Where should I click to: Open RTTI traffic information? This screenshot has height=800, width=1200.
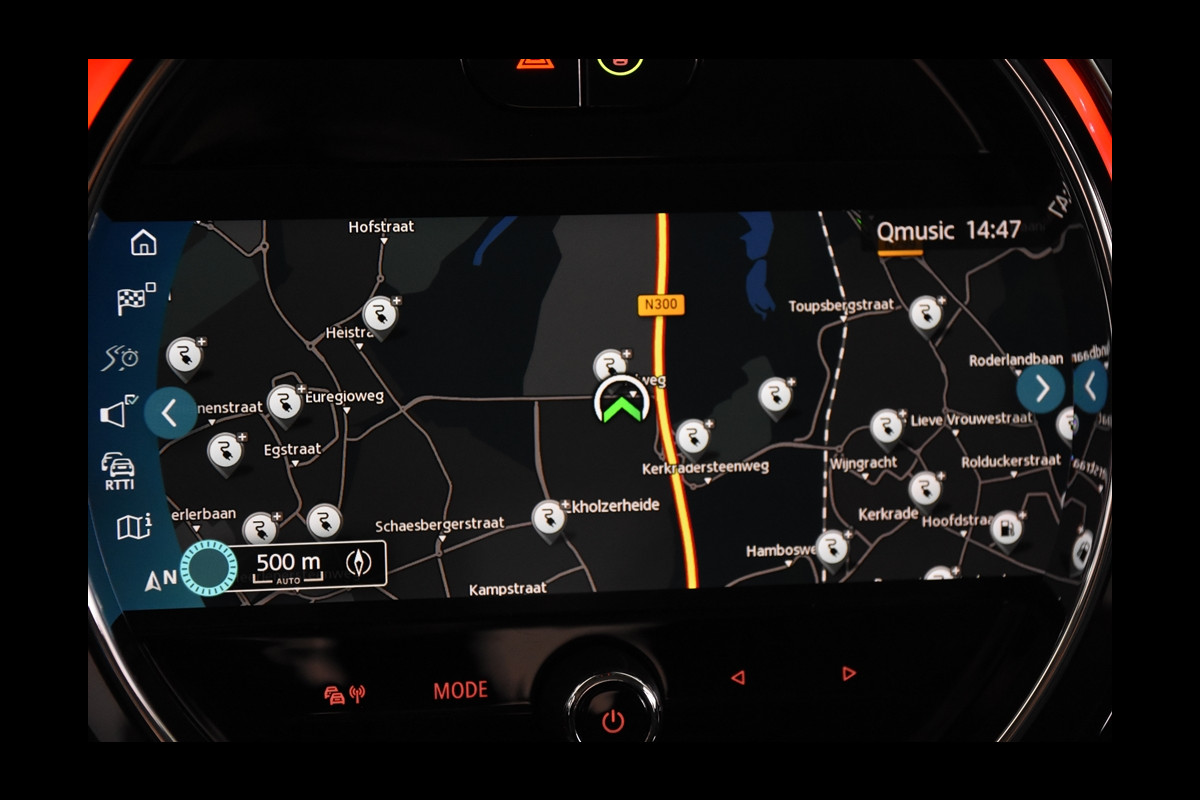tap(119, 470)
